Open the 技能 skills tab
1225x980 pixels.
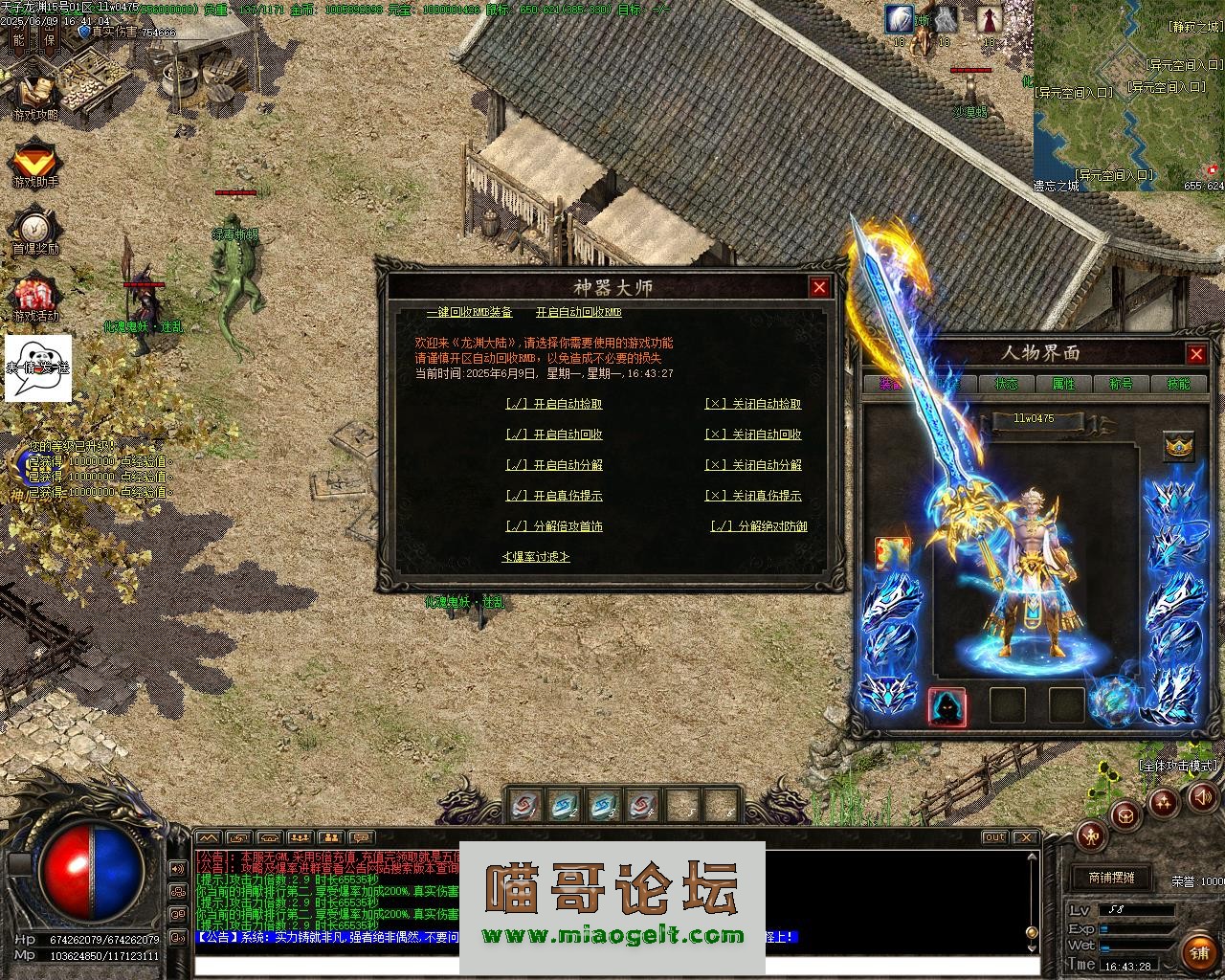pos(1178,384)
